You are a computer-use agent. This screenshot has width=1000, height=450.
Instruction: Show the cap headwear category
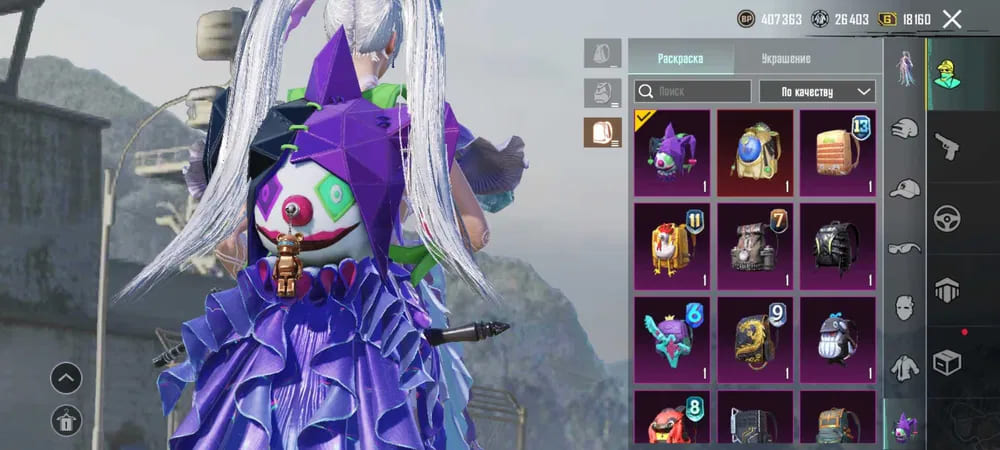point(904,188)
